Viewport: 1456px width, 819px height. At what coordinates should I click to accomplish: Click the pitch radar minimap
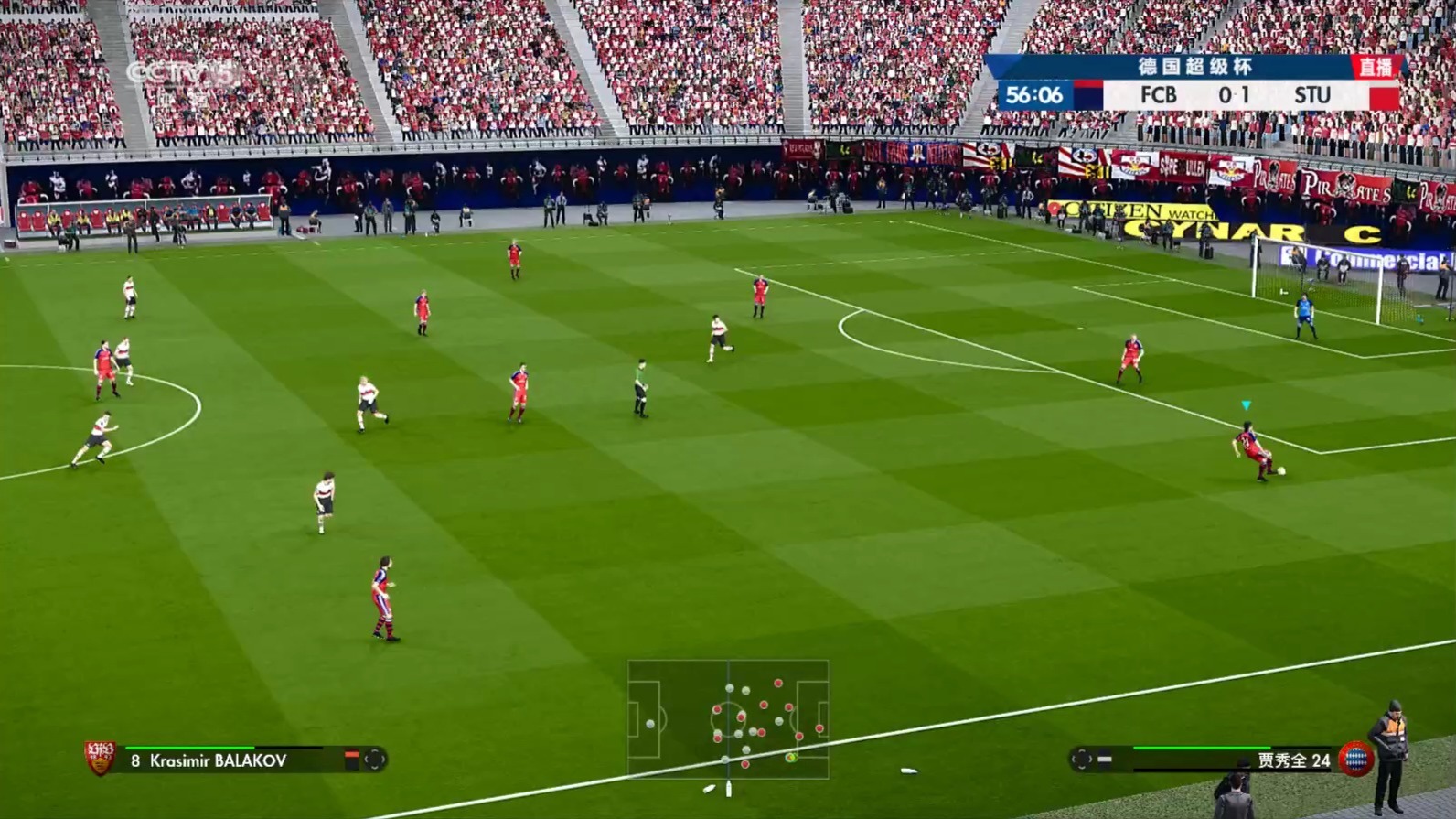(728, 719)
